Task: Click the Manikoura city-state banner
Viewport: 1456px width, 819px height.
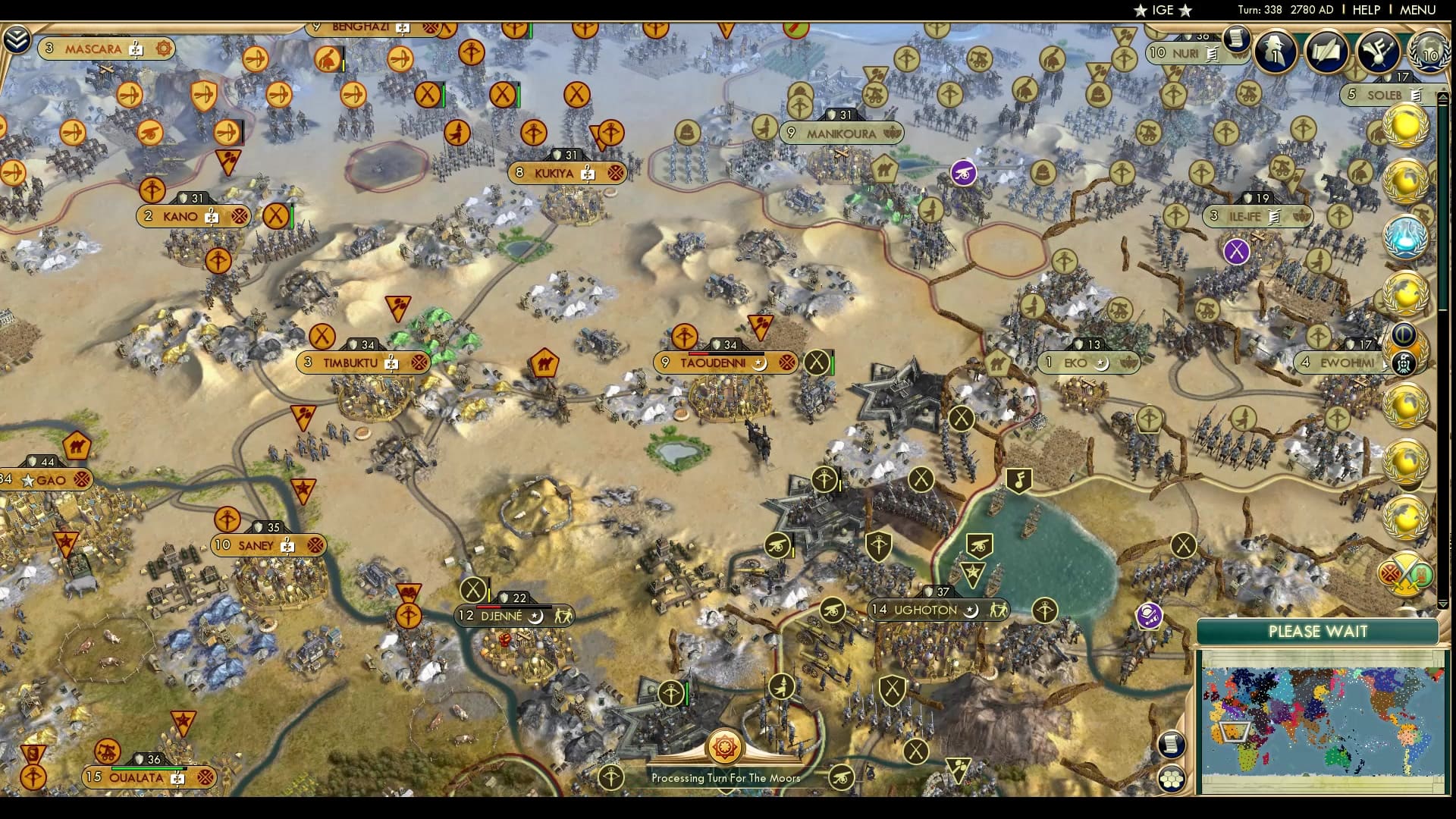Action: [x=841, y=133]
